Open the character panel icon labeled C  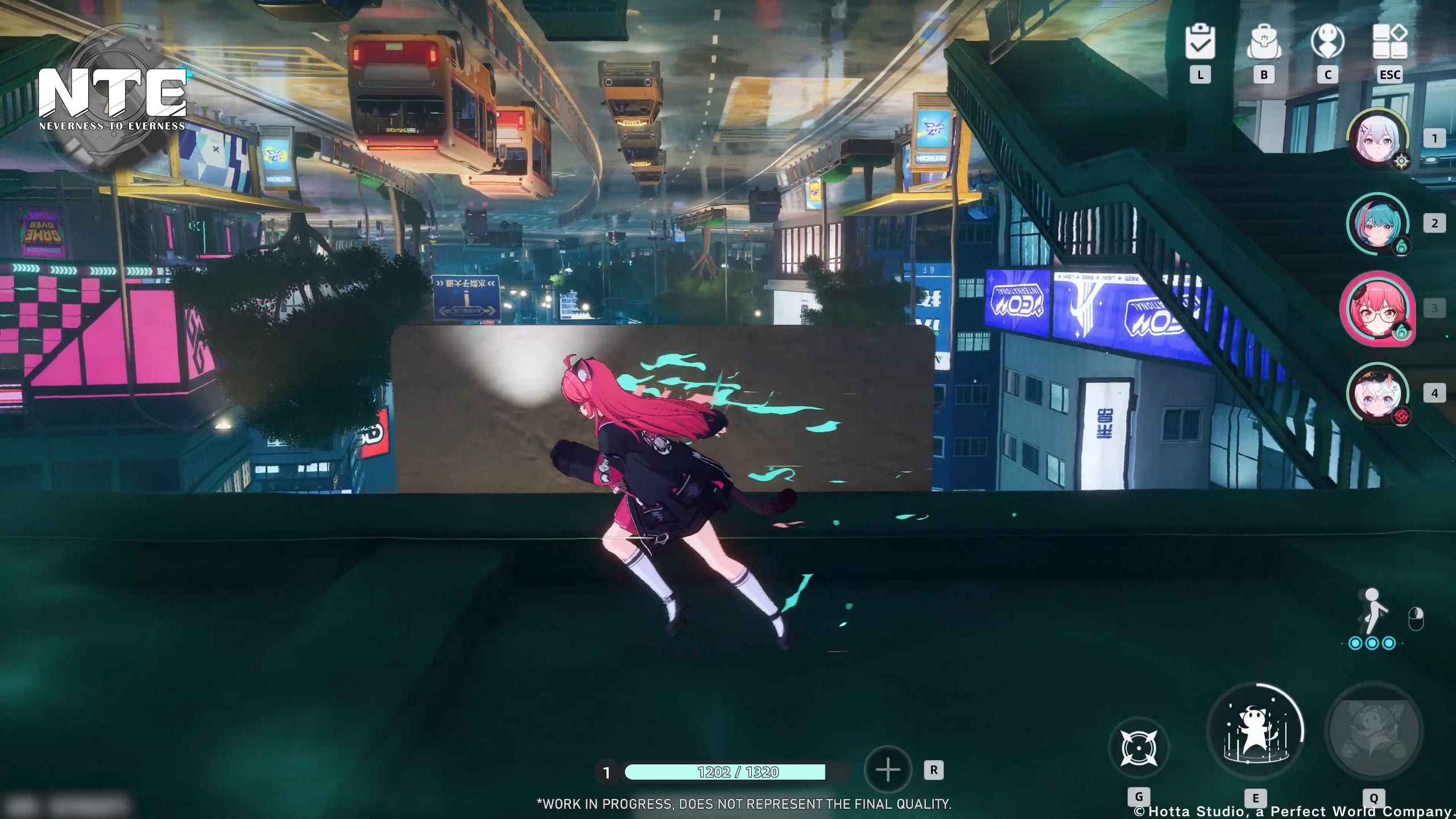pos(1329,42)
